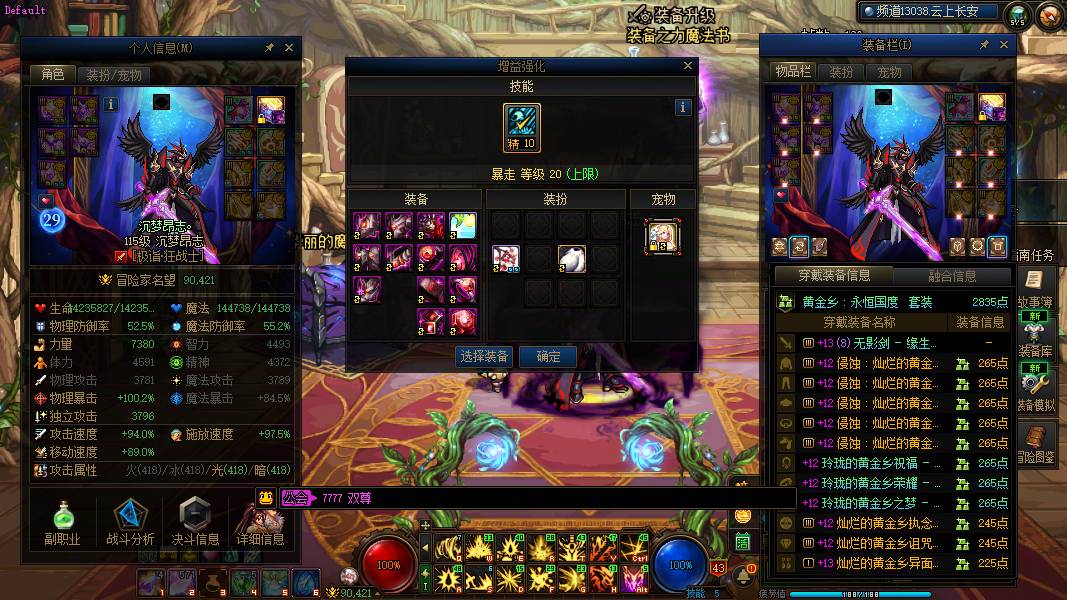1067x600 pixels.
Task: View 详细信息 detailed stats
Action: pyautogui.click(x=260, y=520)
